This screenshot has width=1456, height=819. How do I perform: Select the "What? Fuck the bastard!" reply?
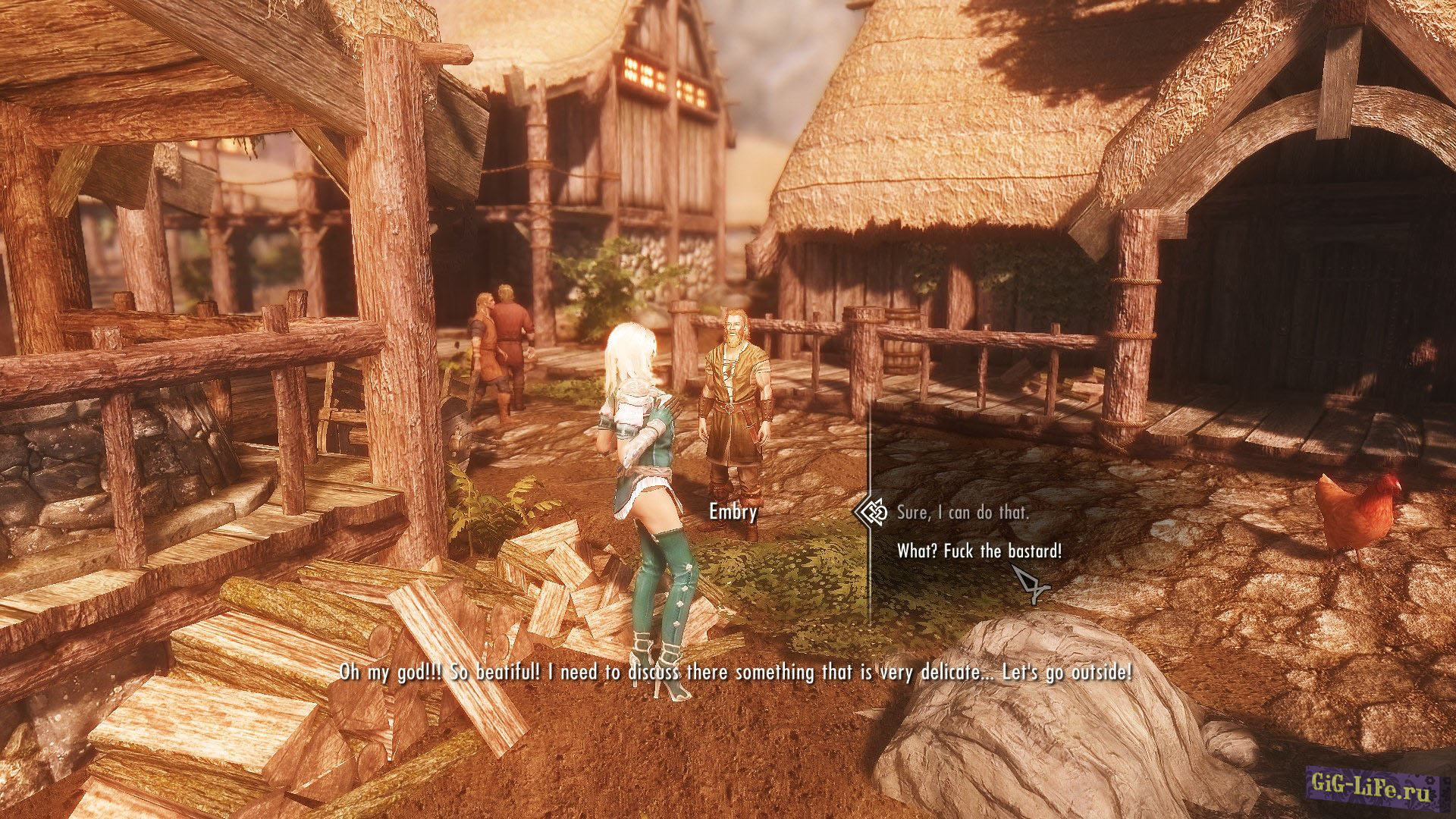(x=979, y=551)
